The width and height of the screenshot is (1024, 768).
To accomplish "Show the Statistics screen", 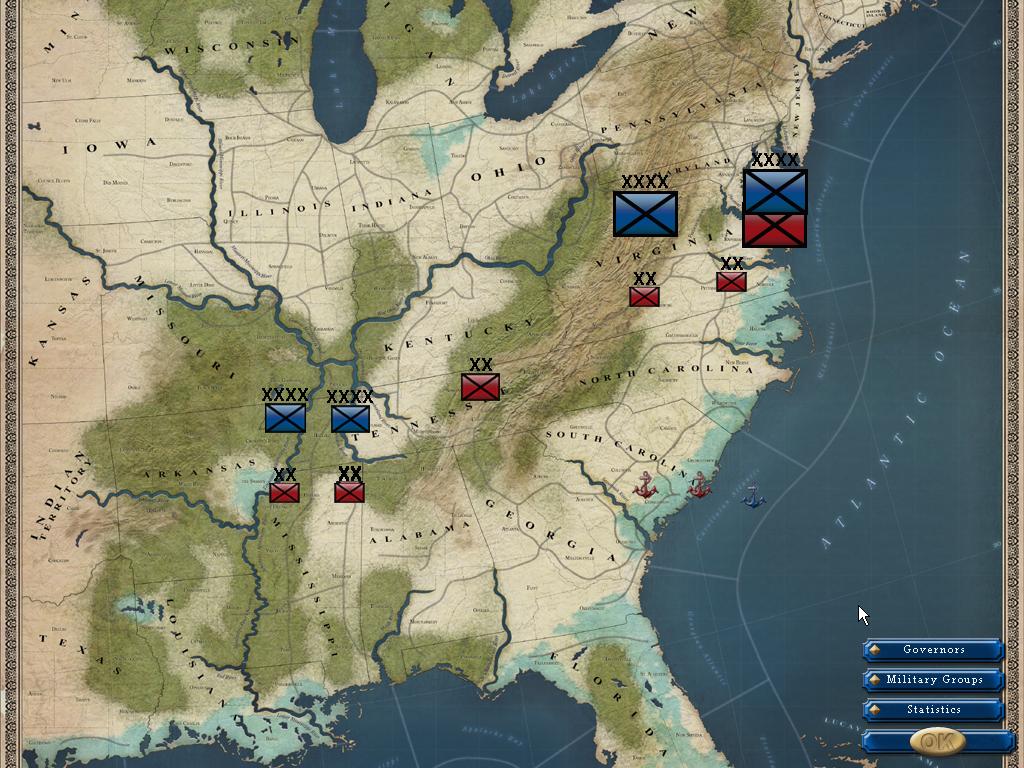I will tap(933, 710).
